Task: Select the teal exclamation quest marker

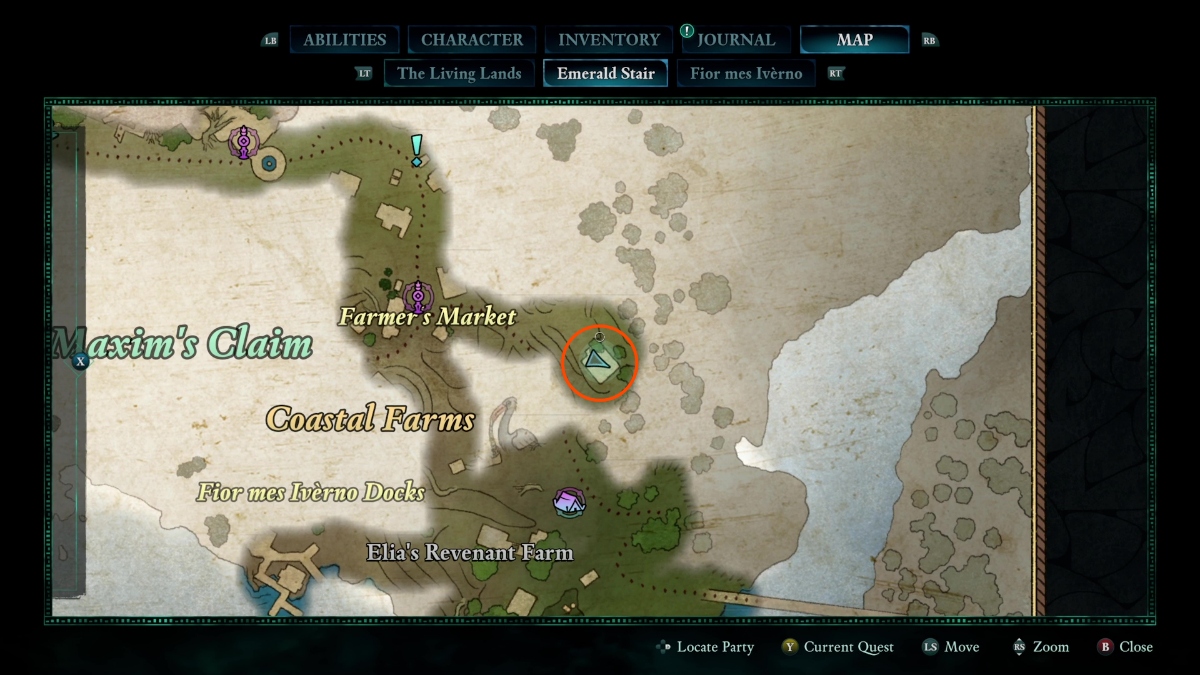Action: [417, 151]
